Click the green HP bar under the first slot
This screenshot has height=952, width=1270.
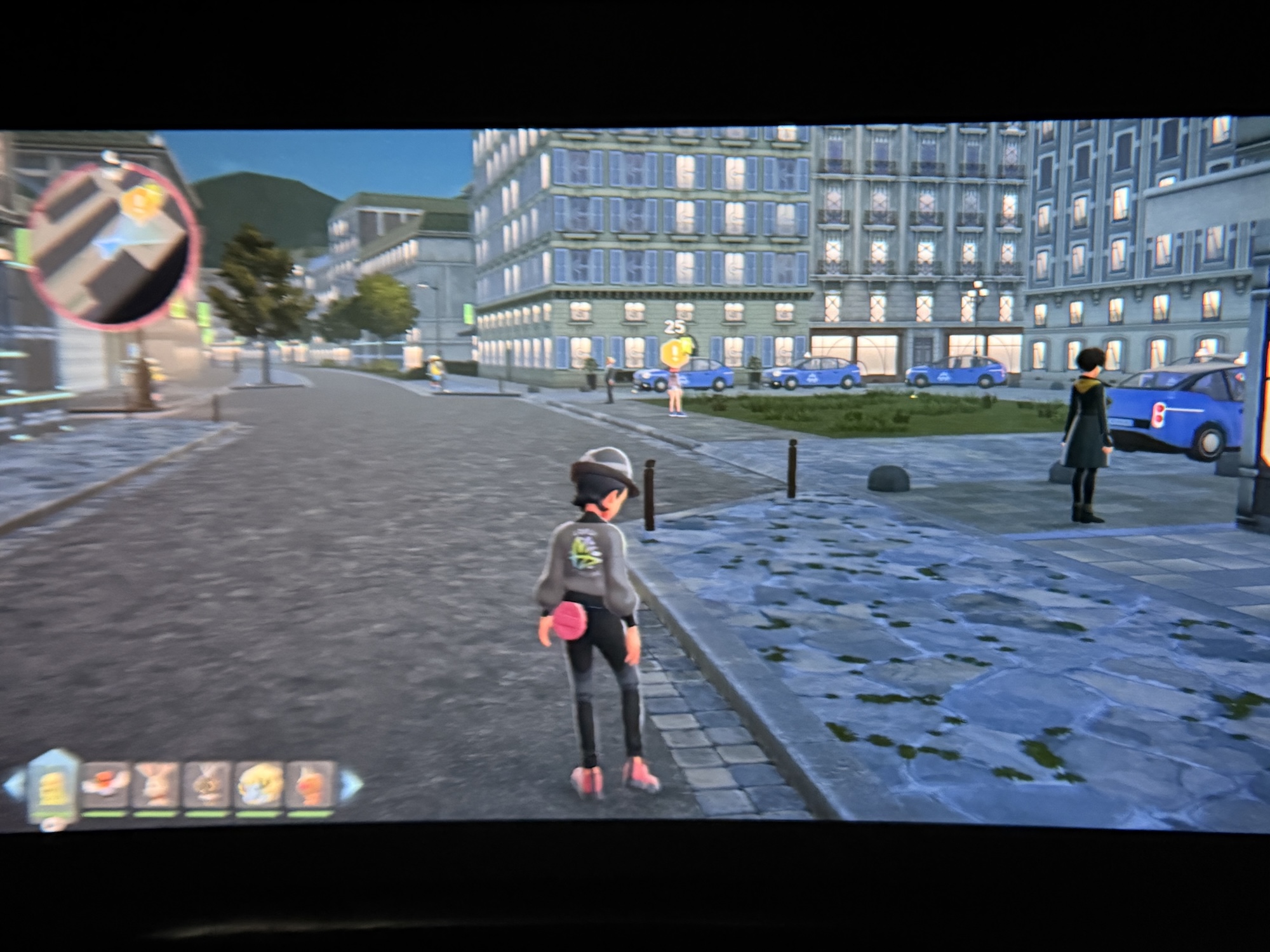coord(104,814)
